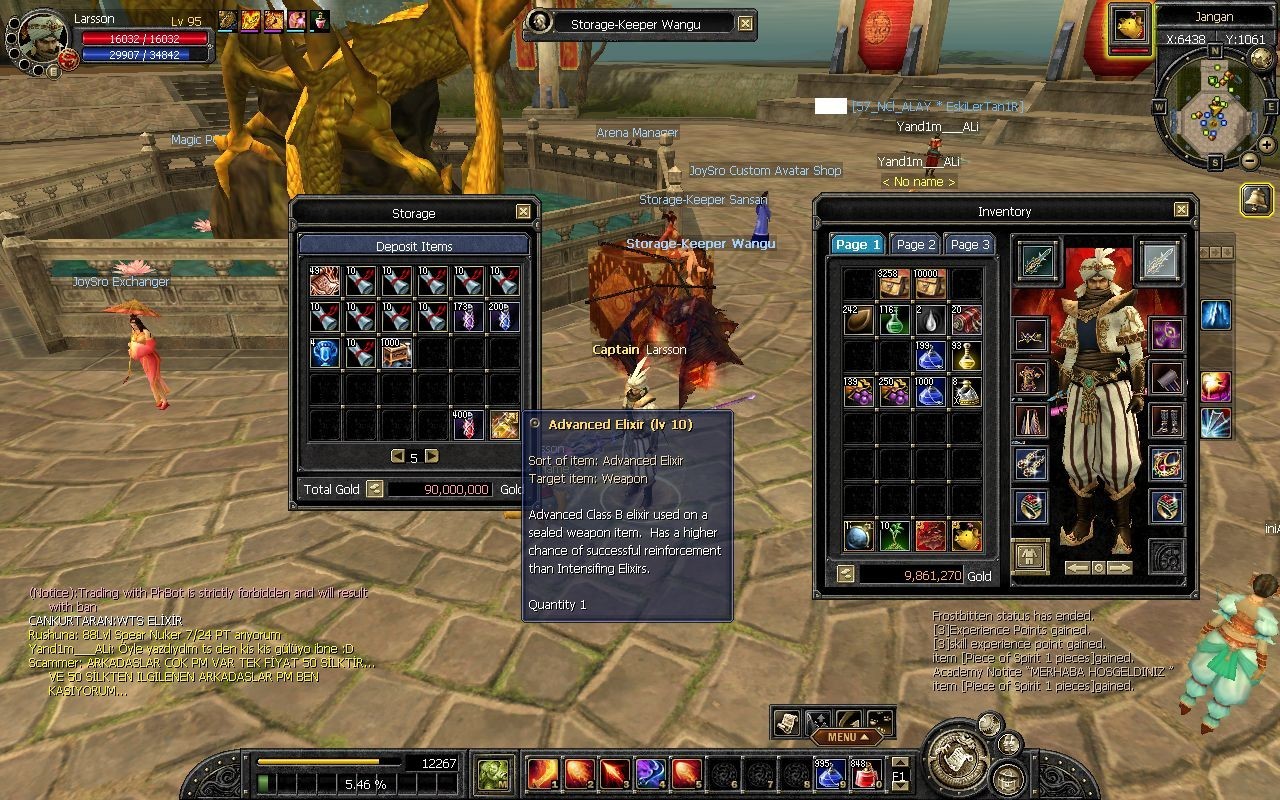This screenshot has height=800, width=1280.
Task: Click the pet status icon at top right
Action: (1128, 27)
